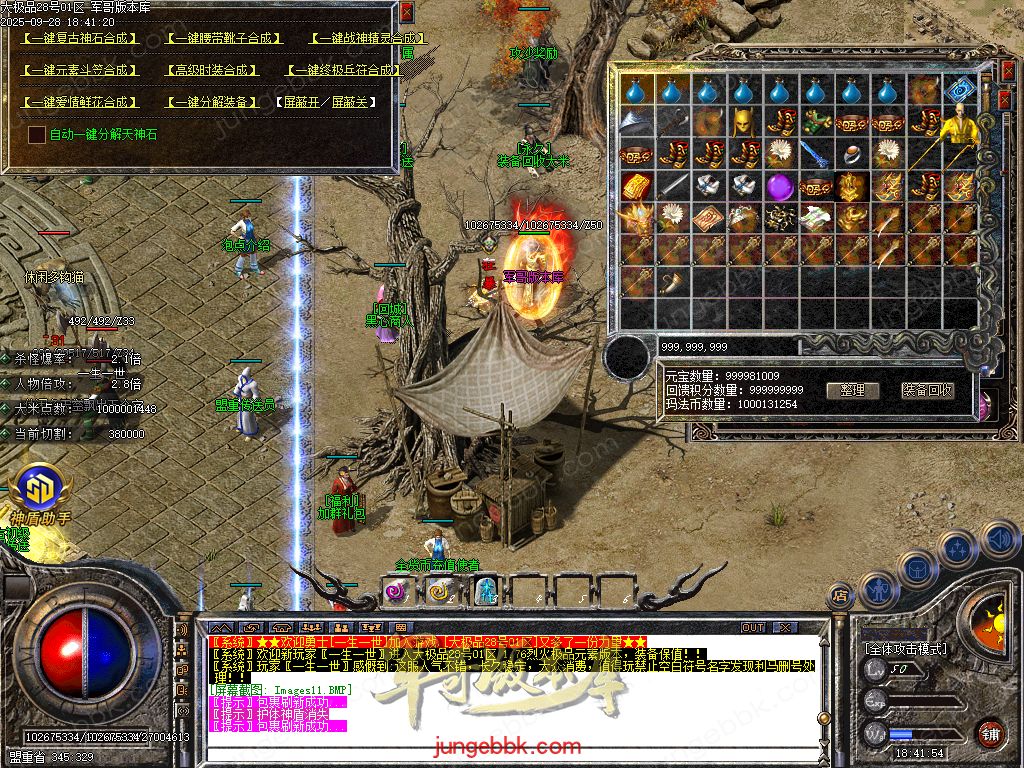Choose 一键爱情鲜花合成 option

click(79, 102)
